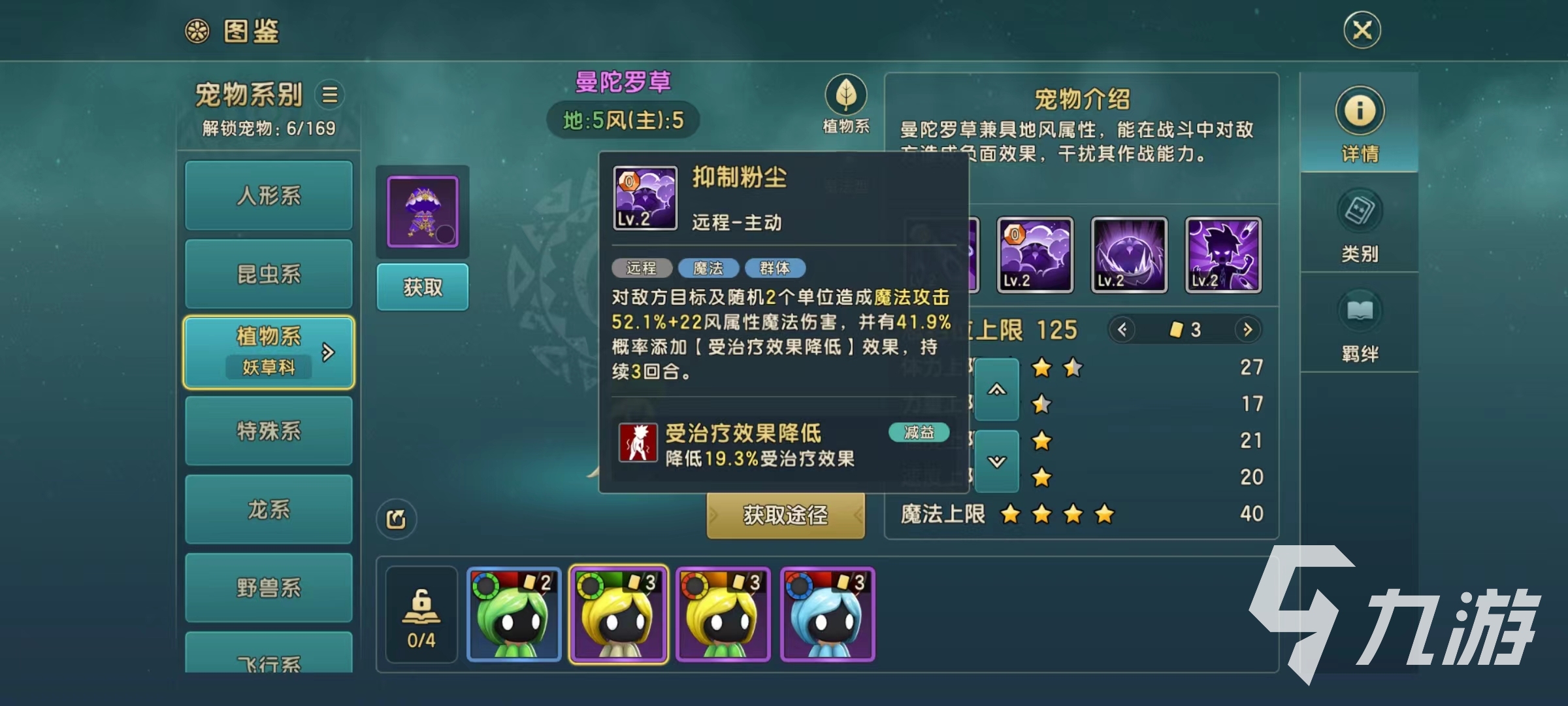Image resolution: width=1568 pixels, height=706 pixels.
Task: Select the blue-haired mandrake variant
Action: point(827,615)
